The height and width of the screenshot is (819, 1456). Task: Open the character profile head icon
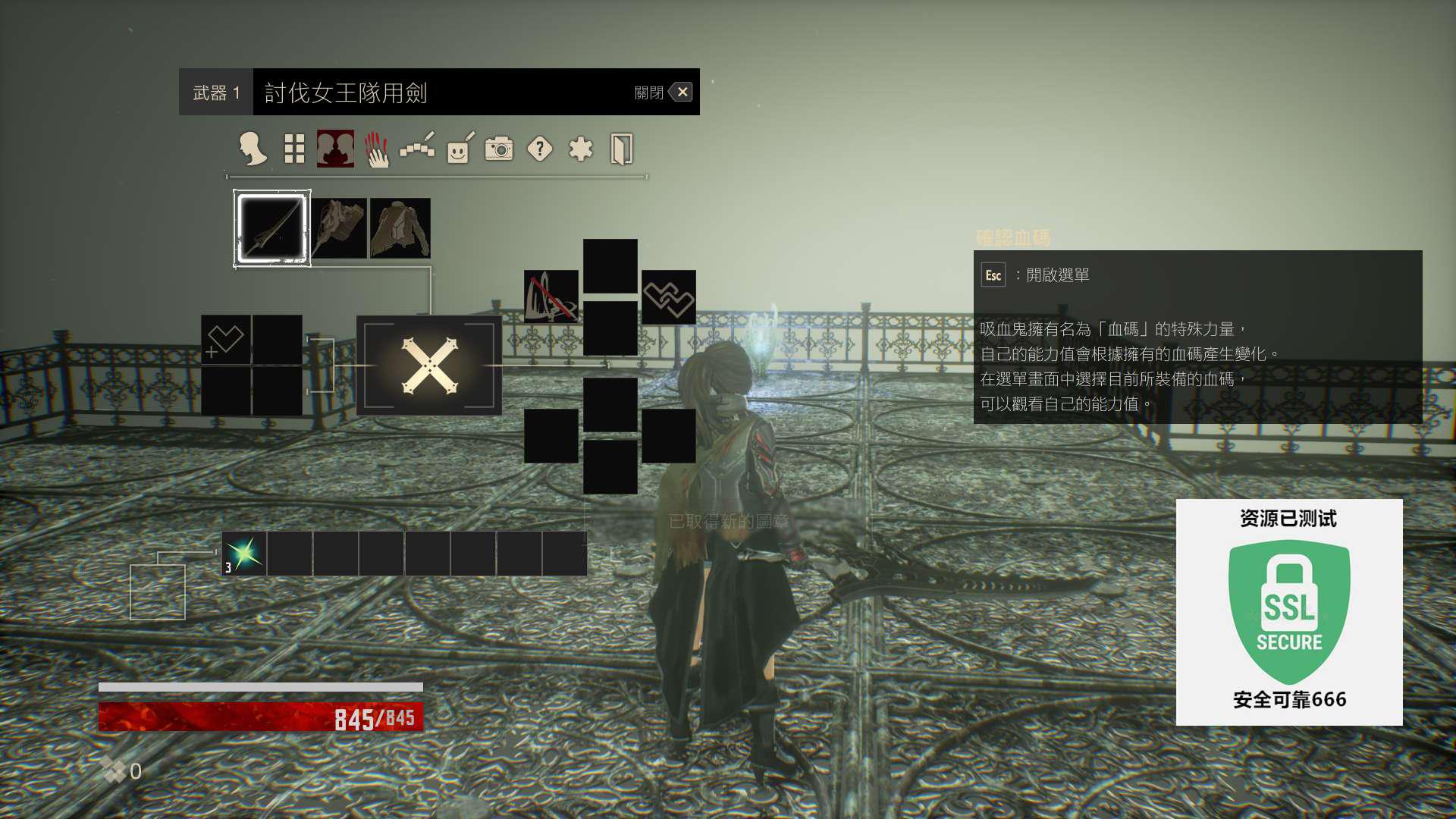(253, 149)
